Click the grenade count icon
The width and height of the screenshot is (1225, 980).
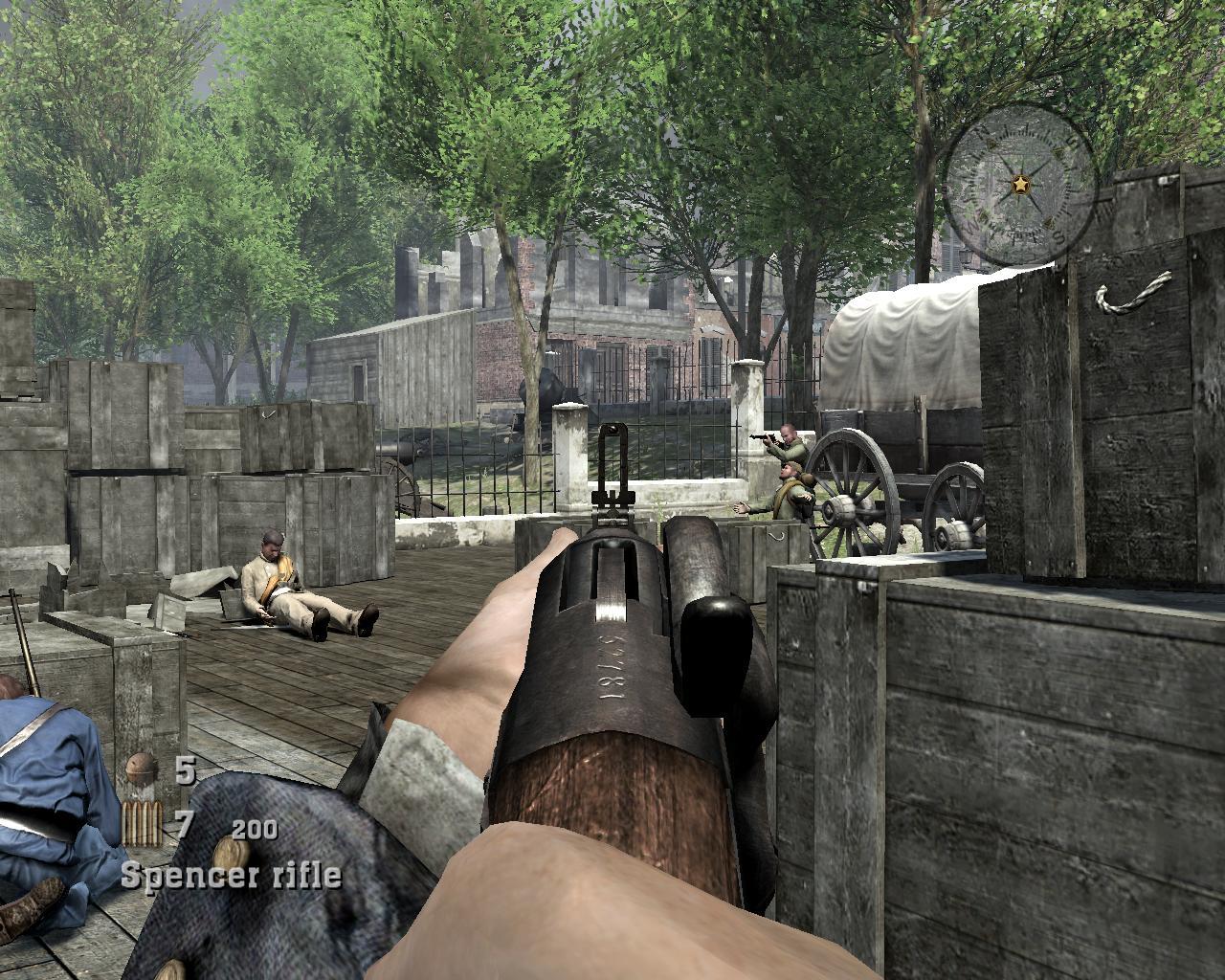[x=140, y=768]
